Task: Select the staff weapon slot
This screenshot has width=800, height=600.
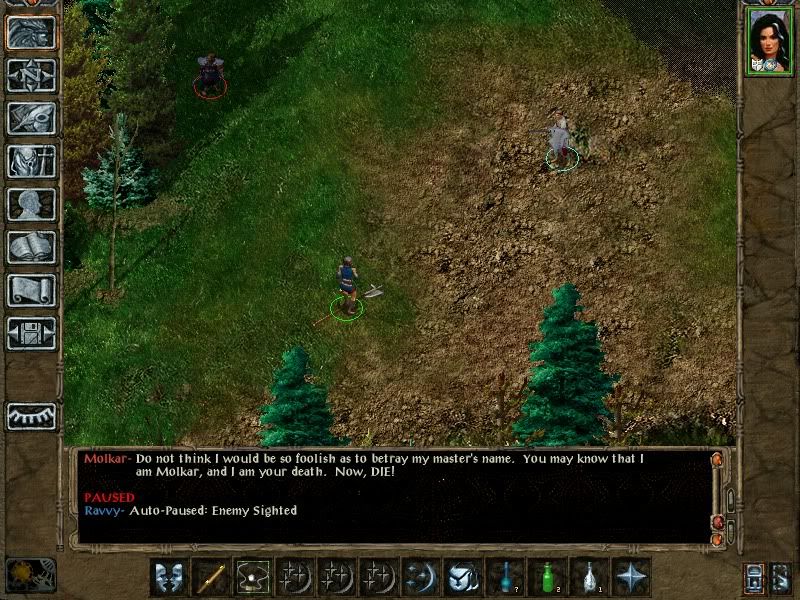Action: click(x=211, y=577)
